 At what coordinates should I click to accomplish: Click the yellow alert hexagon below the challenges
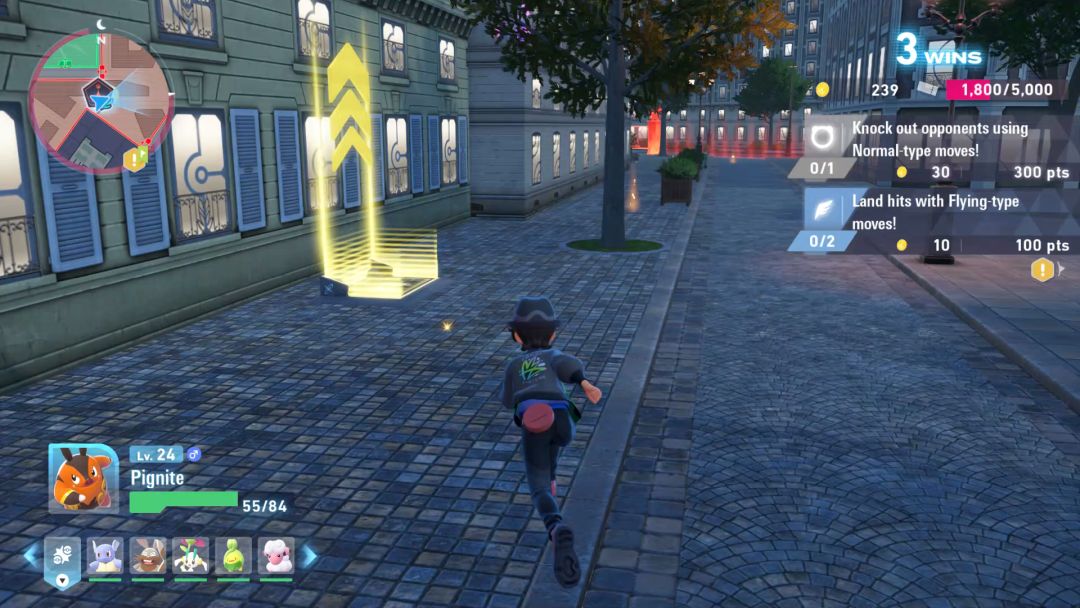pos(1042,269)
